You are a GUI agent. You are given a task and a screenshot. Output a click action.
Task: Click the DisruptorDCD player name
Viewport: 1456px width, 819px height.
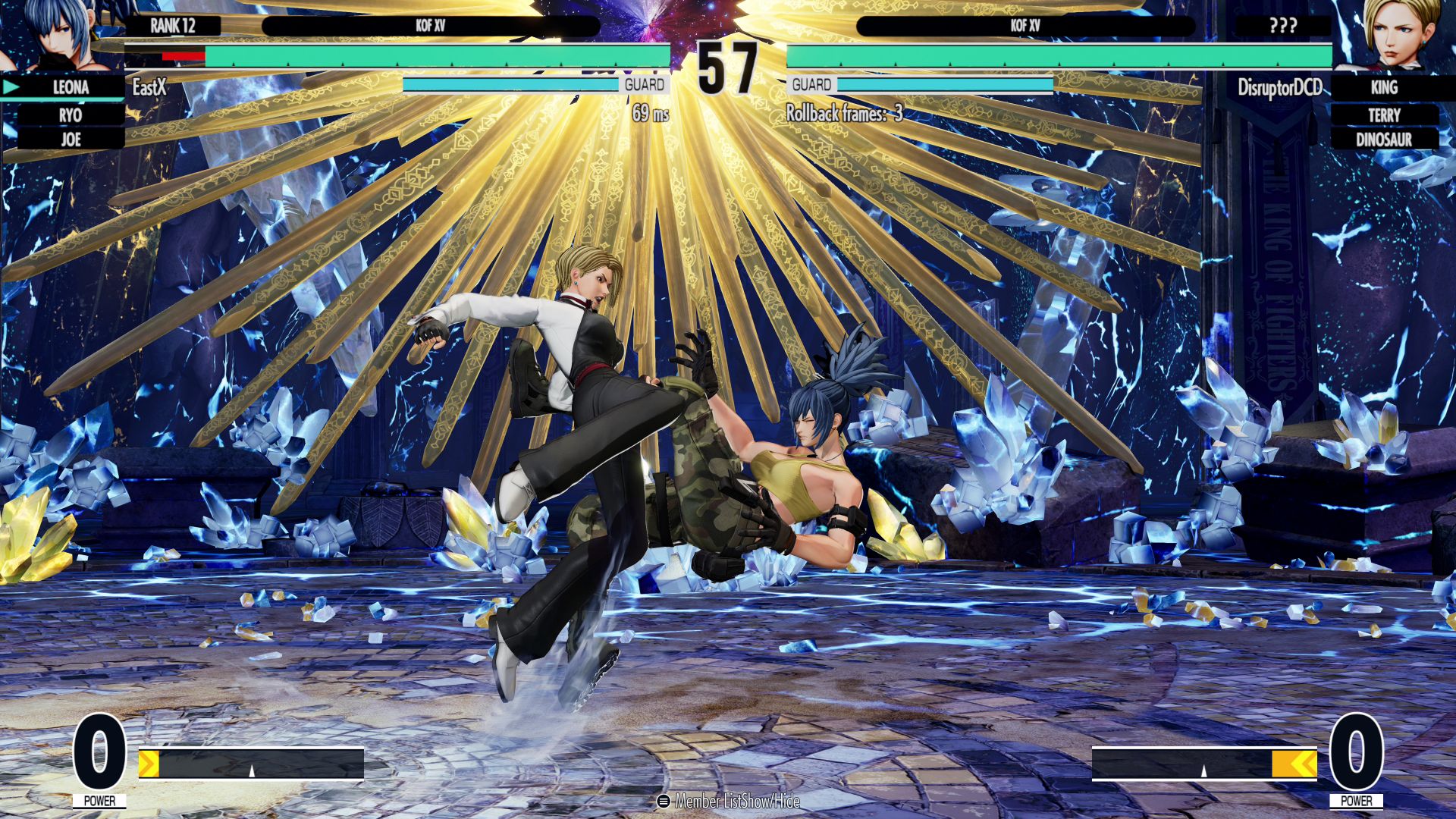pos(1279,88)
